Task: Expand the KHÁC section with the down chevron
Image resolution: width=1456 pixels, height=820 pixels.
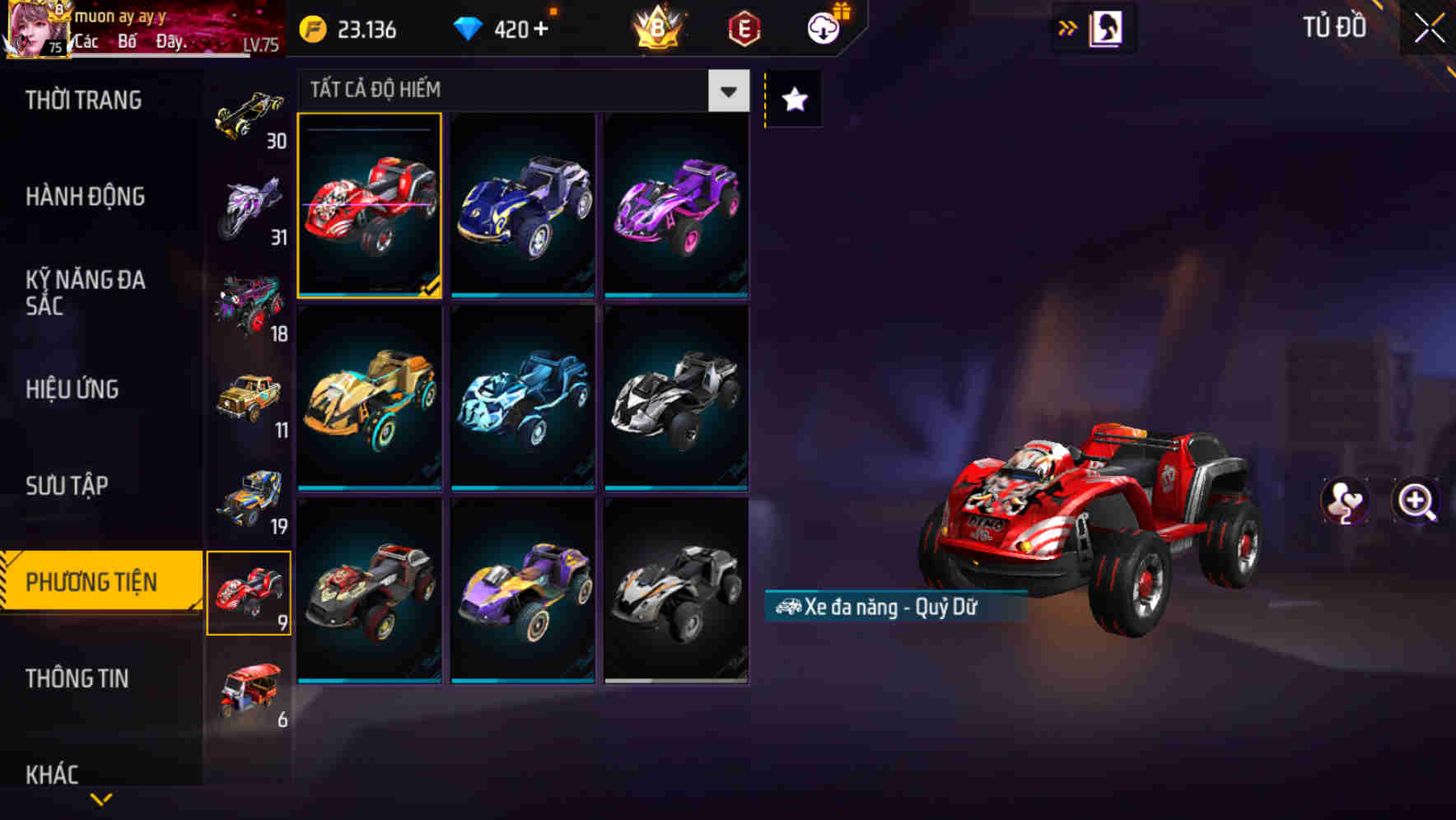Action: (x=99, y=799)
